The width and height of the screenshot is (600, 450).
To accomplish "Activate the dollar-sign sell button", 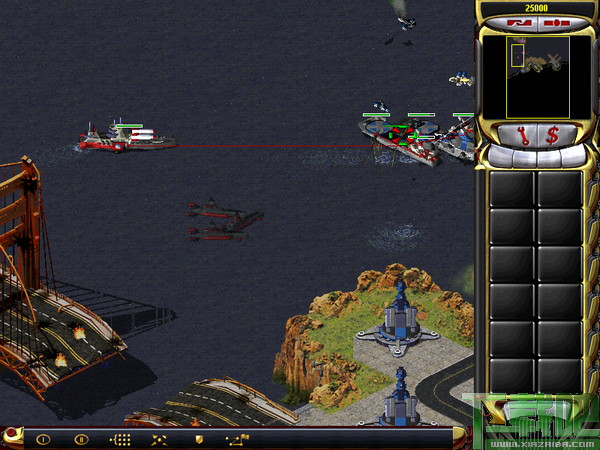I will click(552, 133).
